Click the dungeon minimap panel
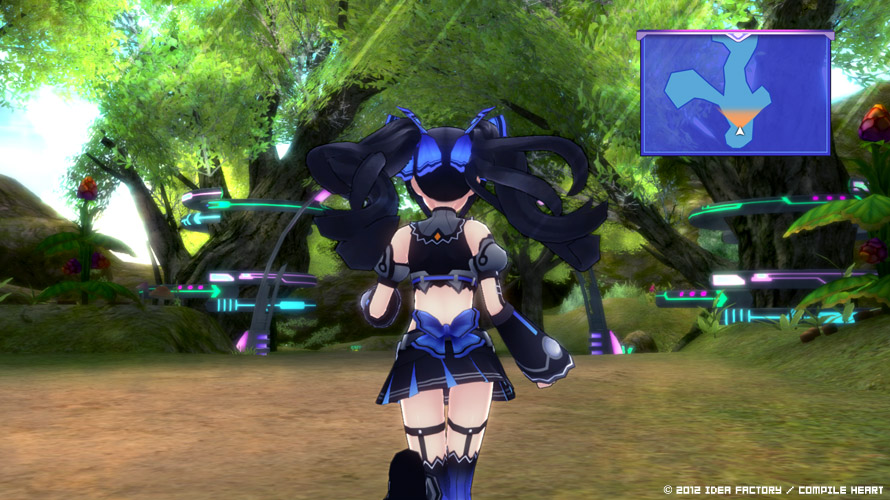 735,93
